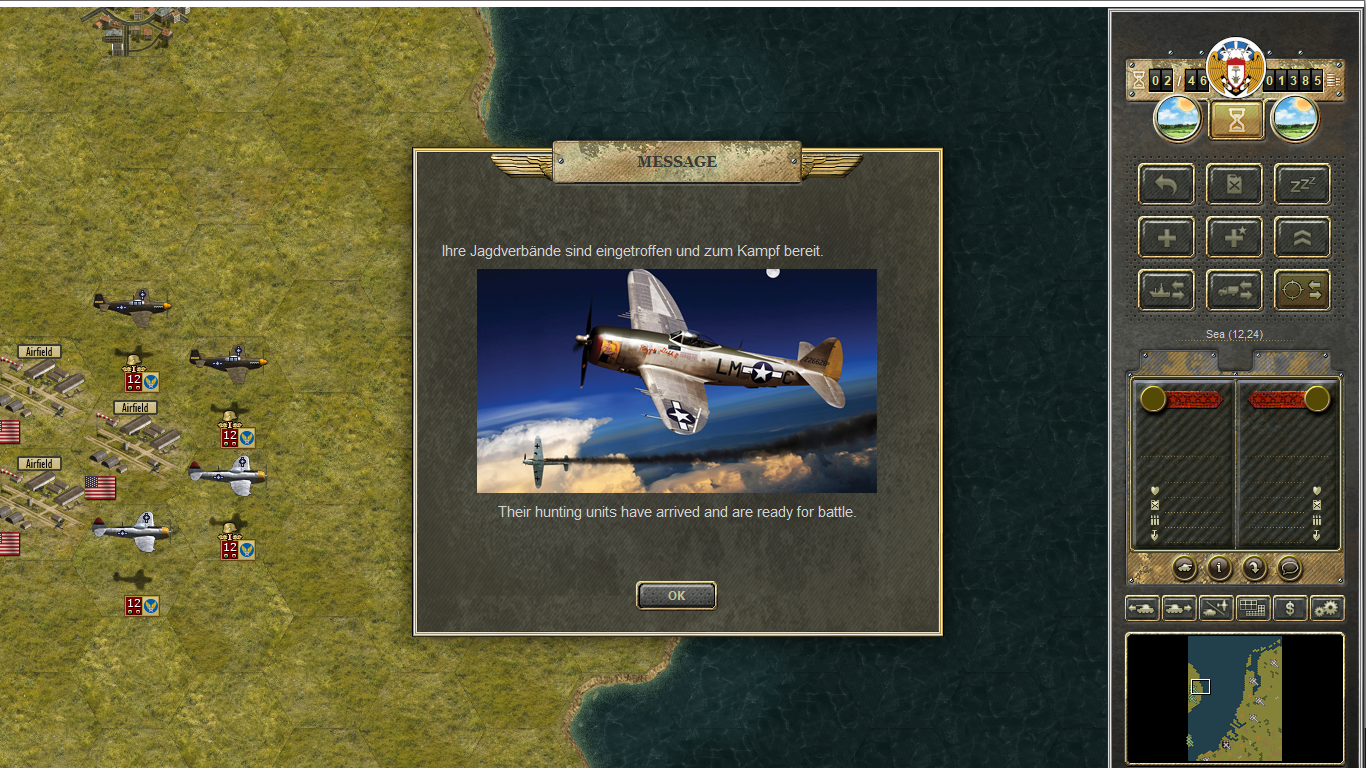End the turn with the hourglass button
This screenshot has width=1366, height=768.
[1237, 120]
